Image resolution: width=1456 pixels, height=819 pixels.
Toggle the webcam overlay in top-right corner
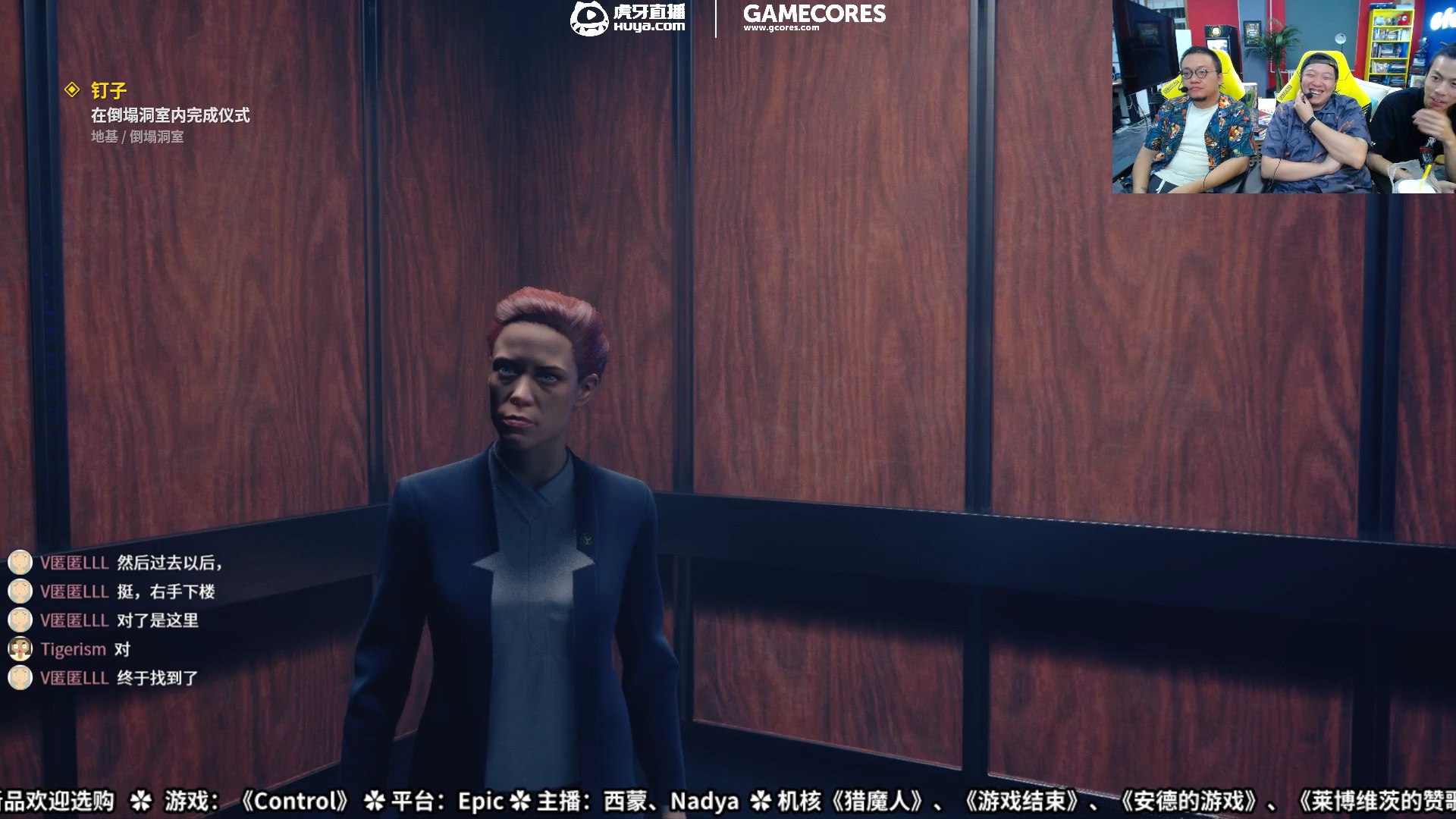[1284, 99]
